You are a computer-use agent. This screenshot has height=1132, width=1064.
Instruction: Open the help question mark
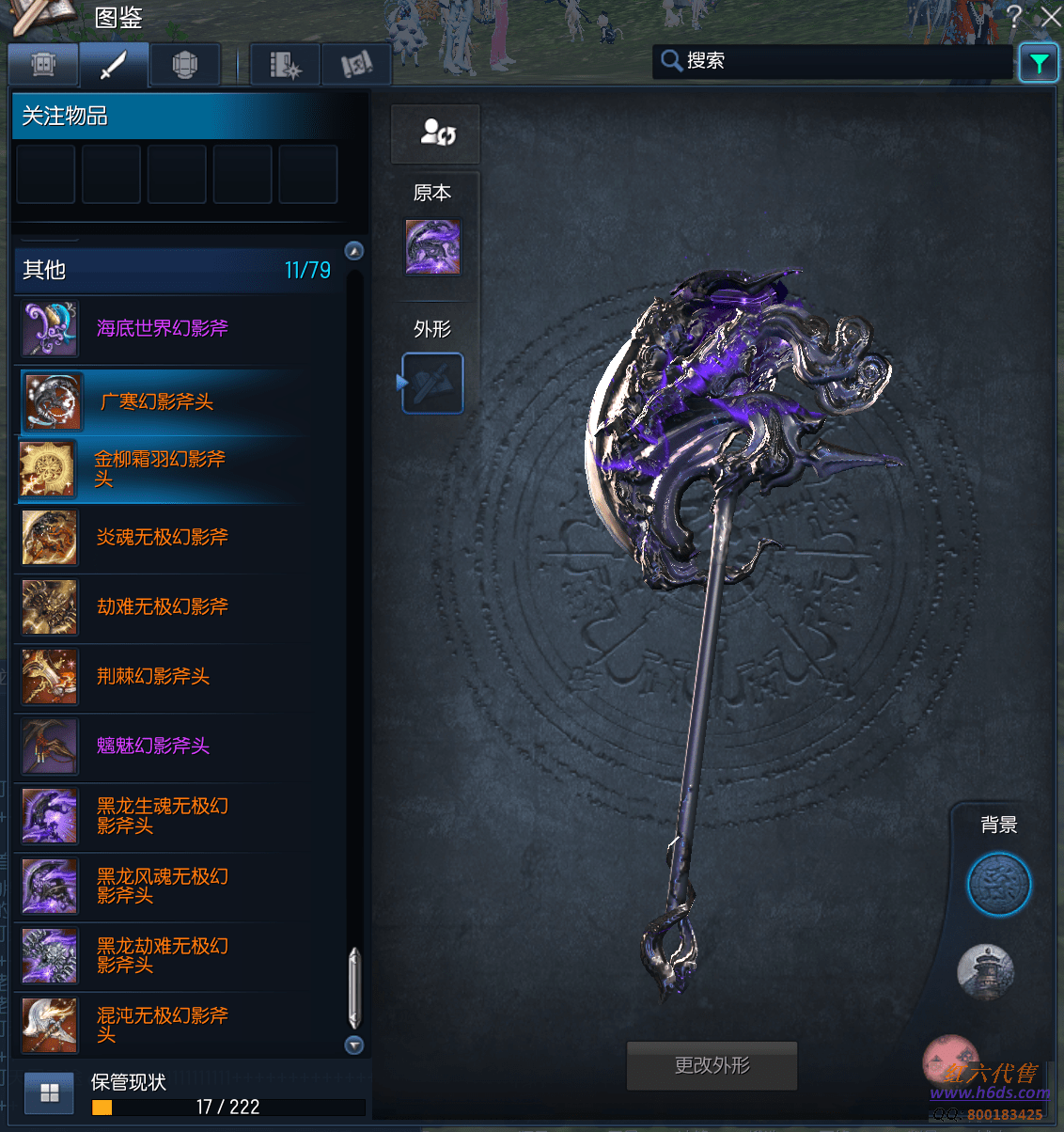(1014, 16)
